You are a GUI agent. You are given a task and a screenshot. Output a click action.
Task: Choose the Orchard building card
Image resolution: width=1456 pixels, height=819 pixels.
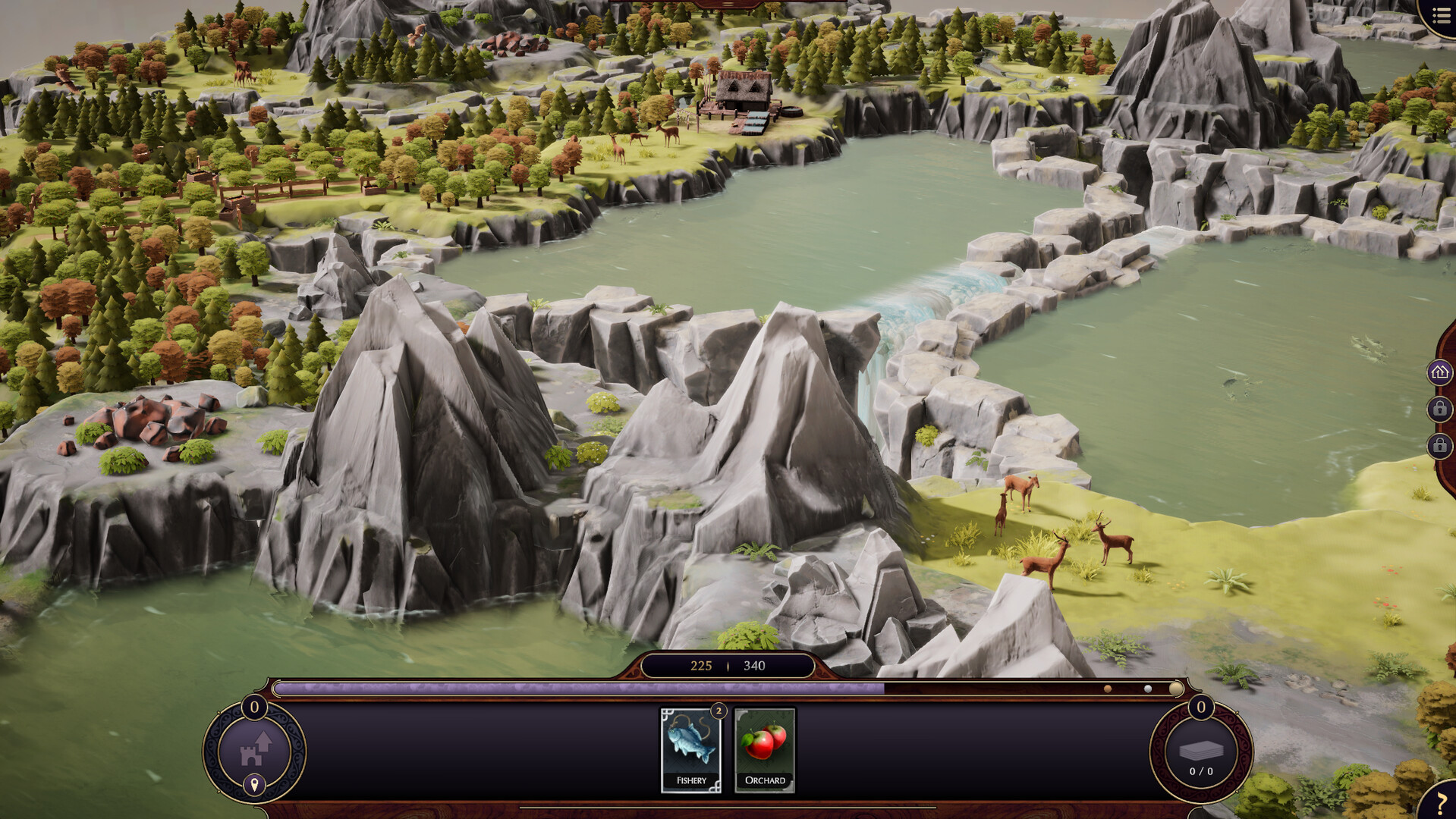[764, 749]
